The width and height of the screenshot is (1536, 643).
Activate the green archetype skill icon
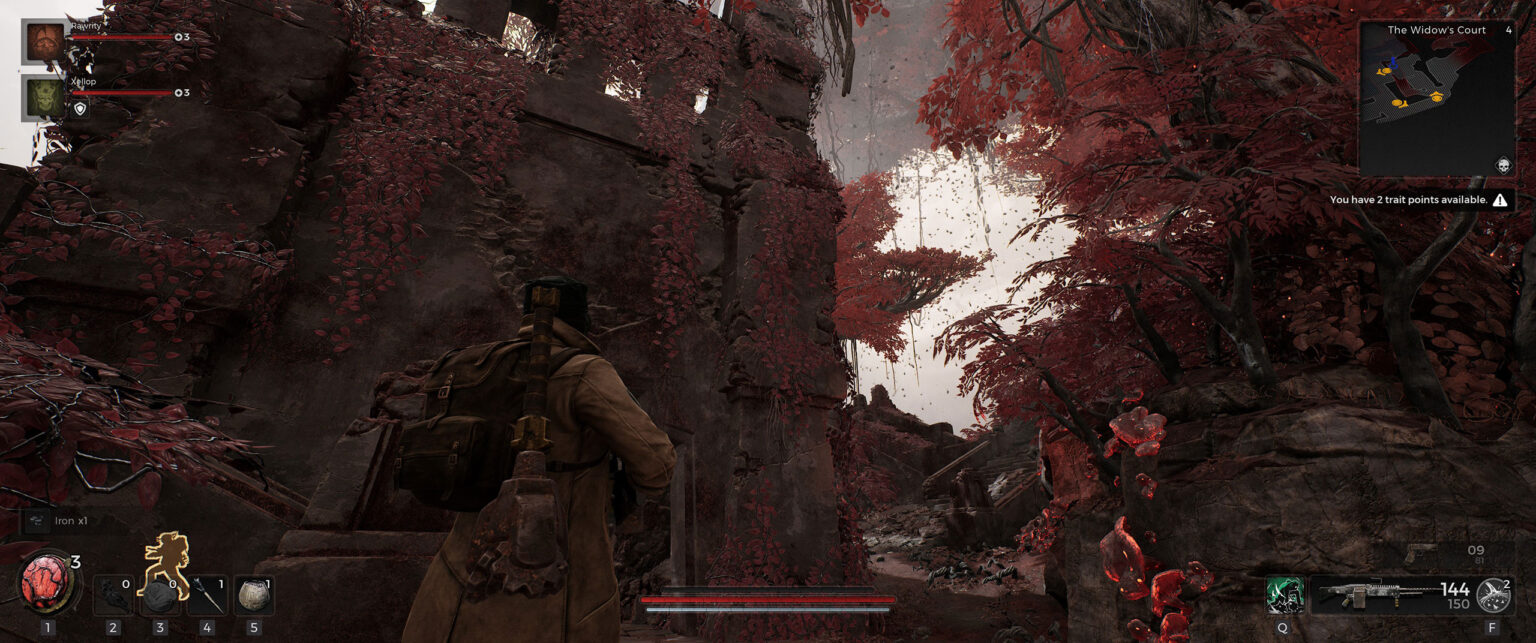click(1283, 594)
